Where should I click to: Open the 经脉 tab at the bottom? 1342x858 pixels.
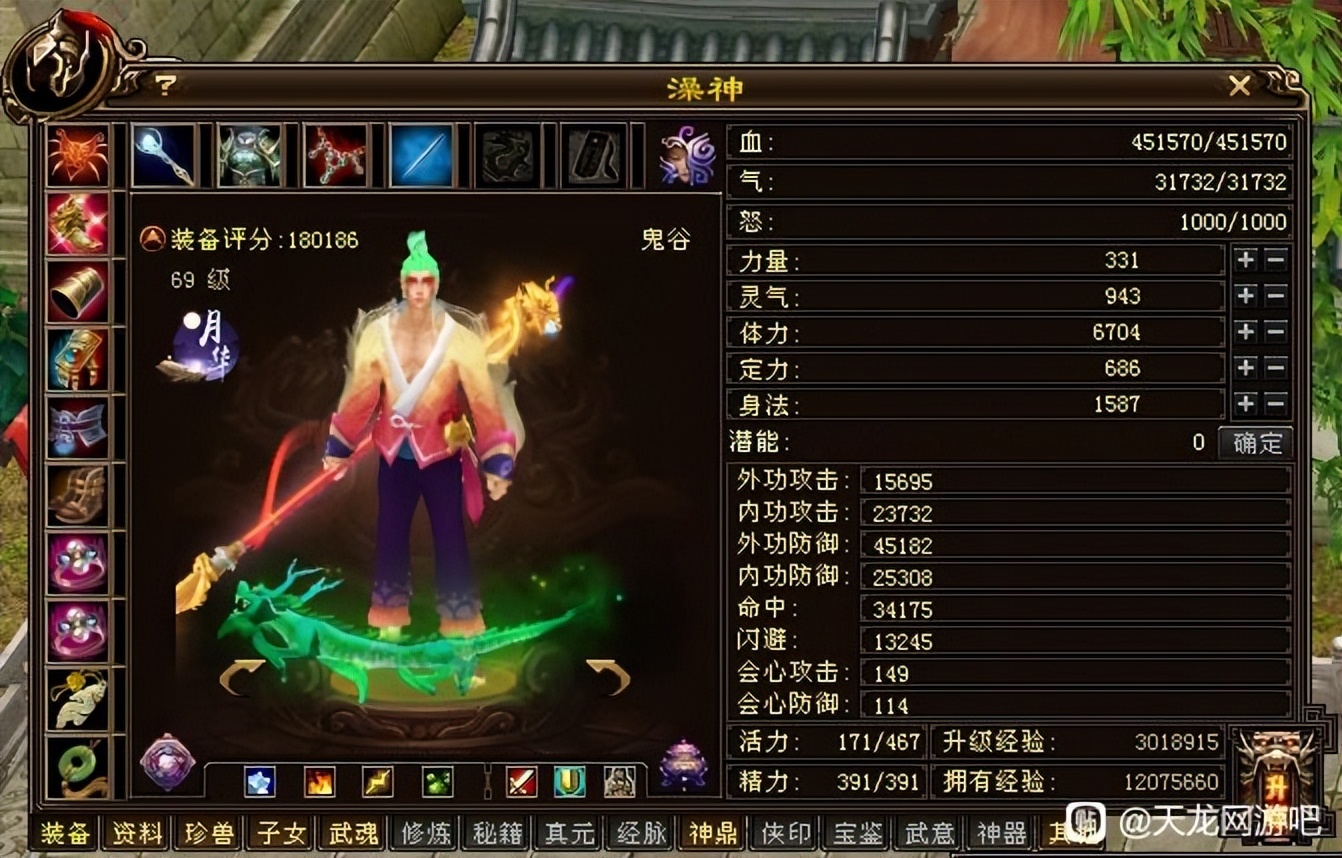point(639,832)
